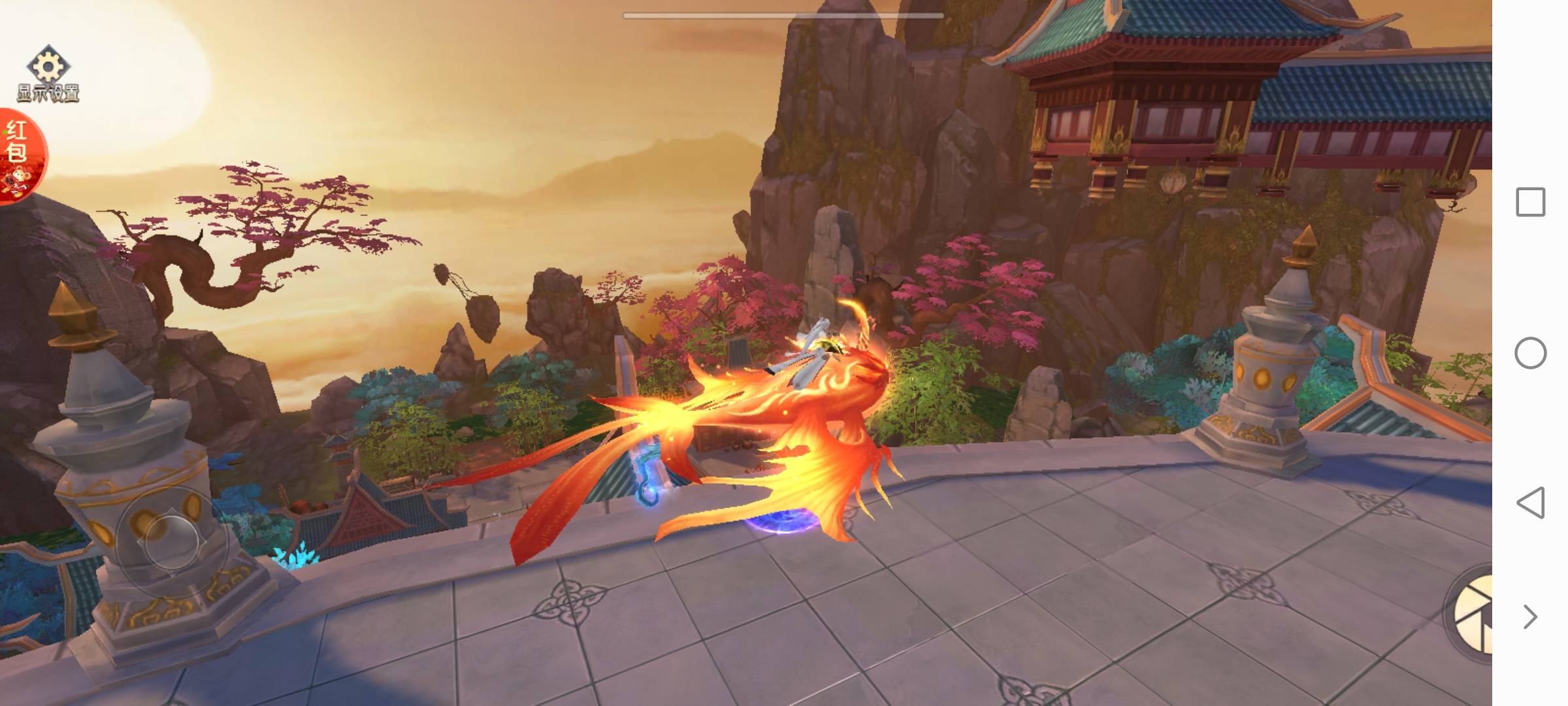The width and height of the screenshot is (1568, 706).
Task: Tap the Android home circle button
Action: coord(1530,353)
